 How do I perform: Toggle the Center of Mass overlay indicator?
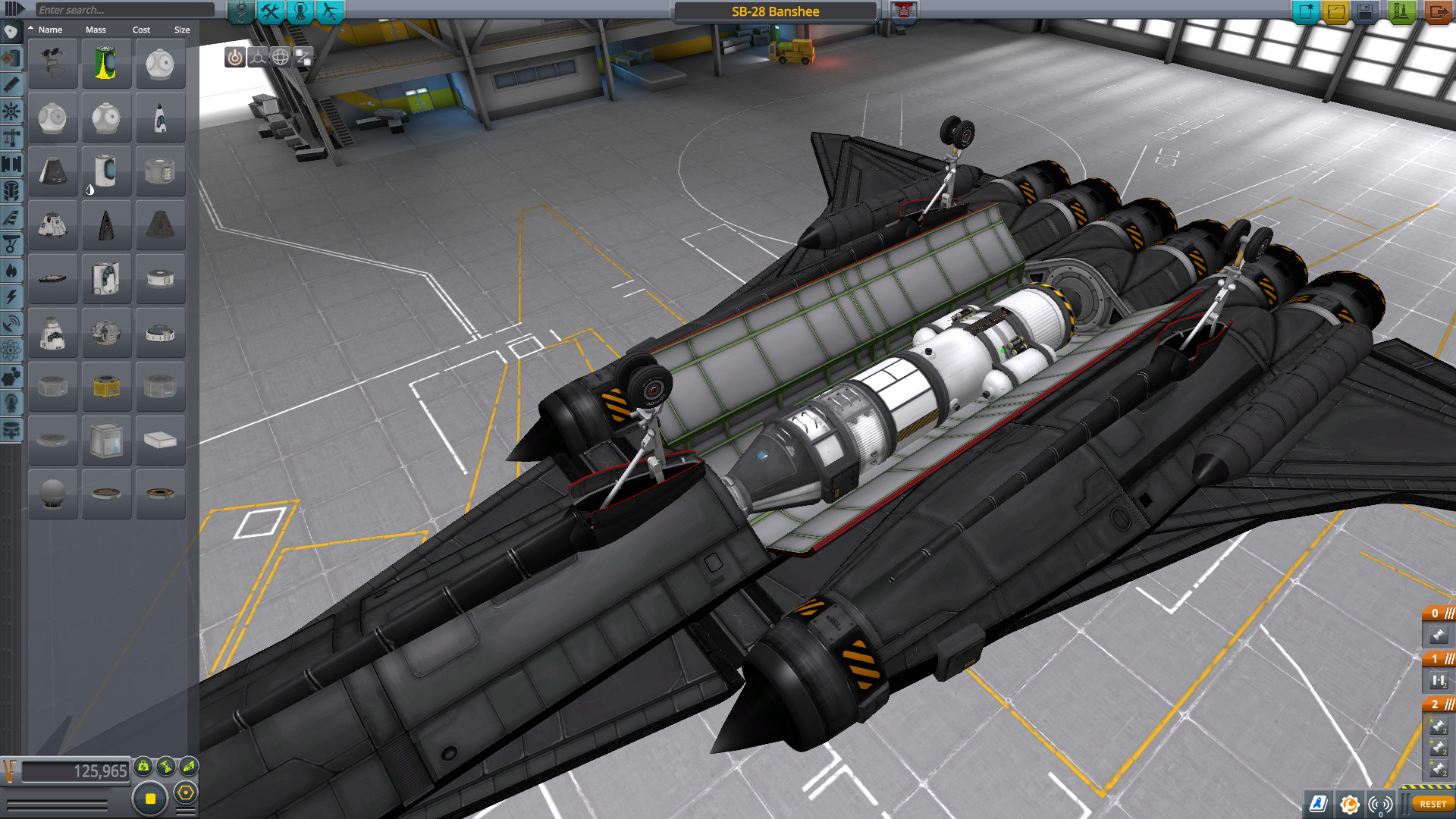pos(144,766)
